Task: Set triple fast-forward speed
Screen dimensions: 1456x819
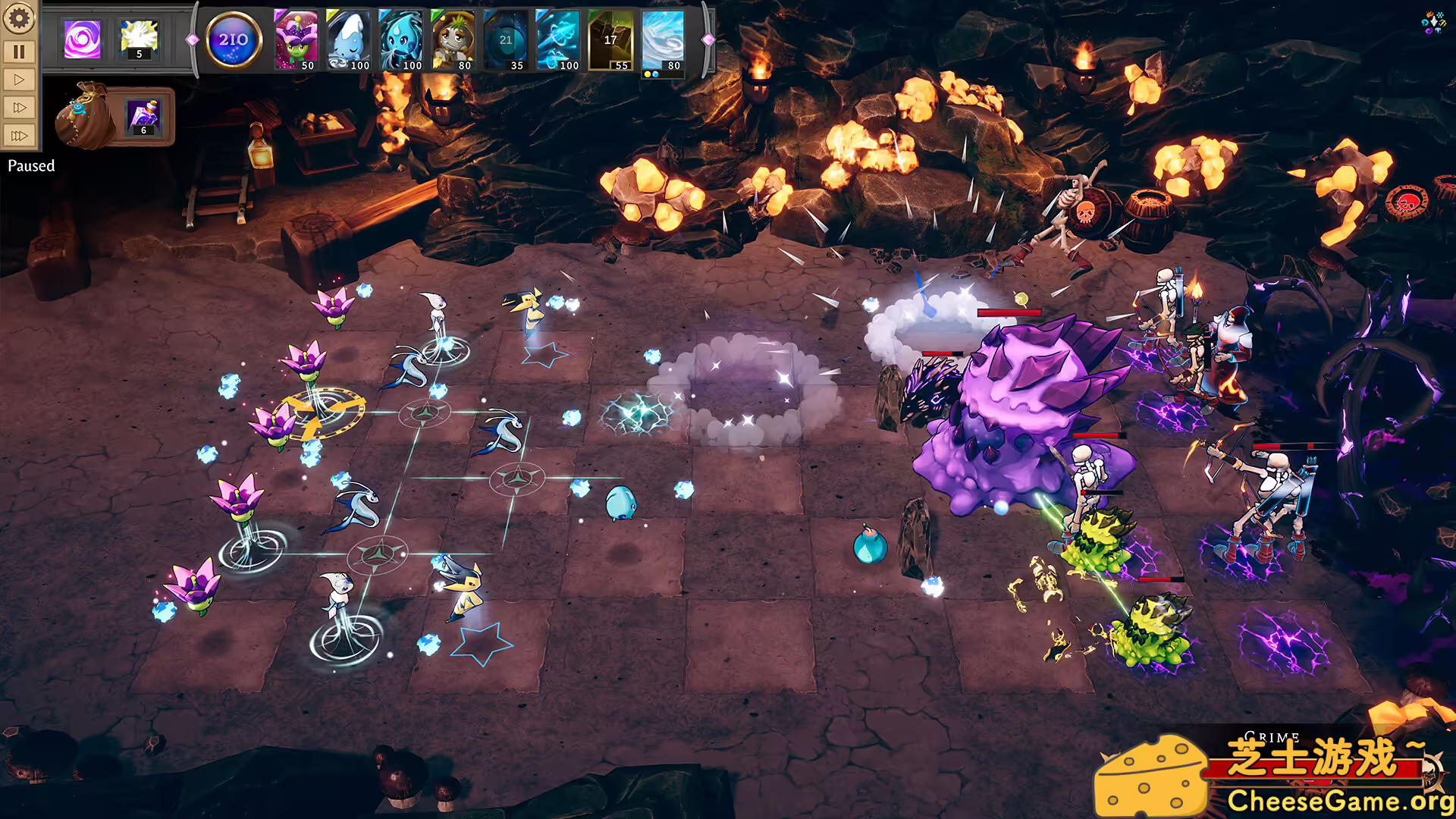Action: point(19,136)
